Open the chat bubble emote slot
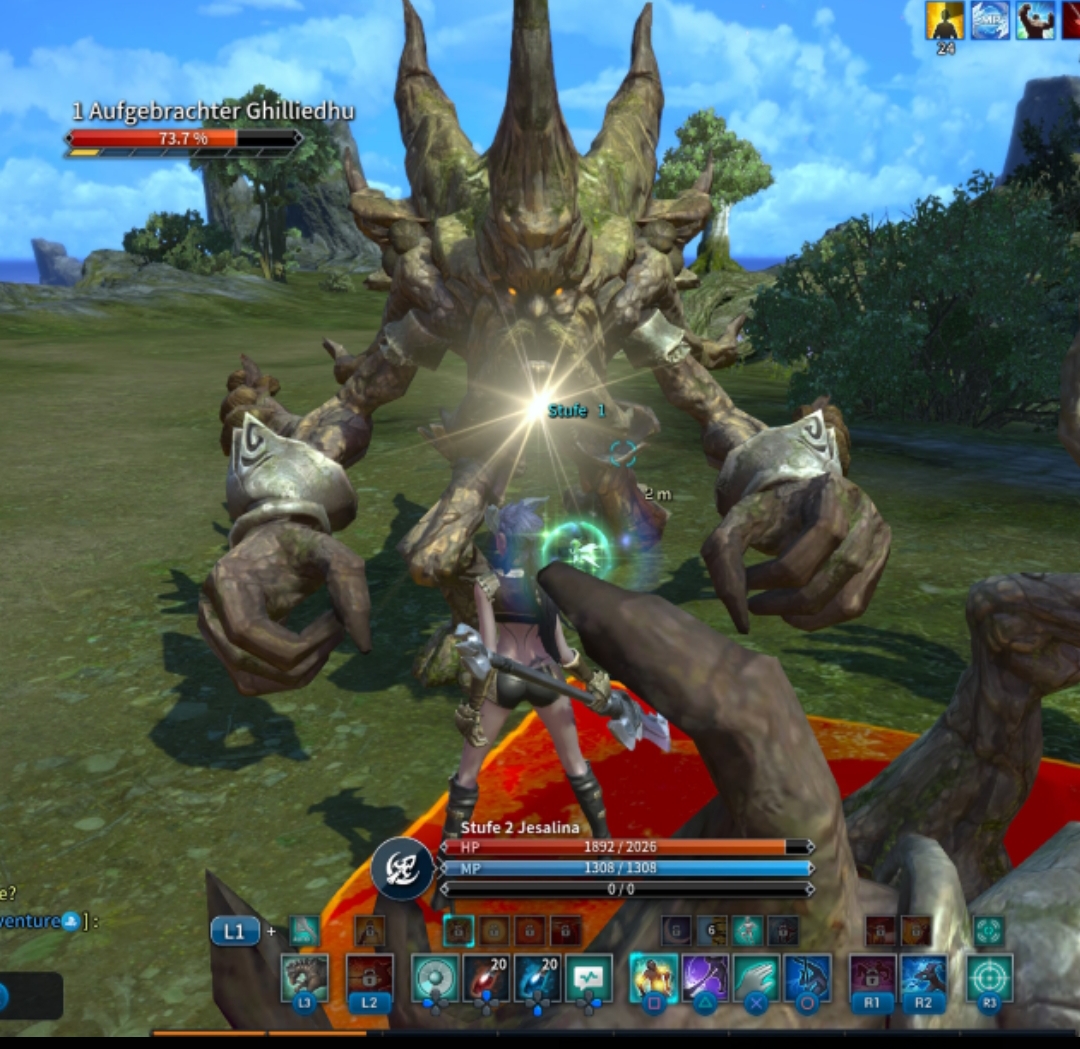This screenshot has width=1080, height=1049. (x=589, y=977)
